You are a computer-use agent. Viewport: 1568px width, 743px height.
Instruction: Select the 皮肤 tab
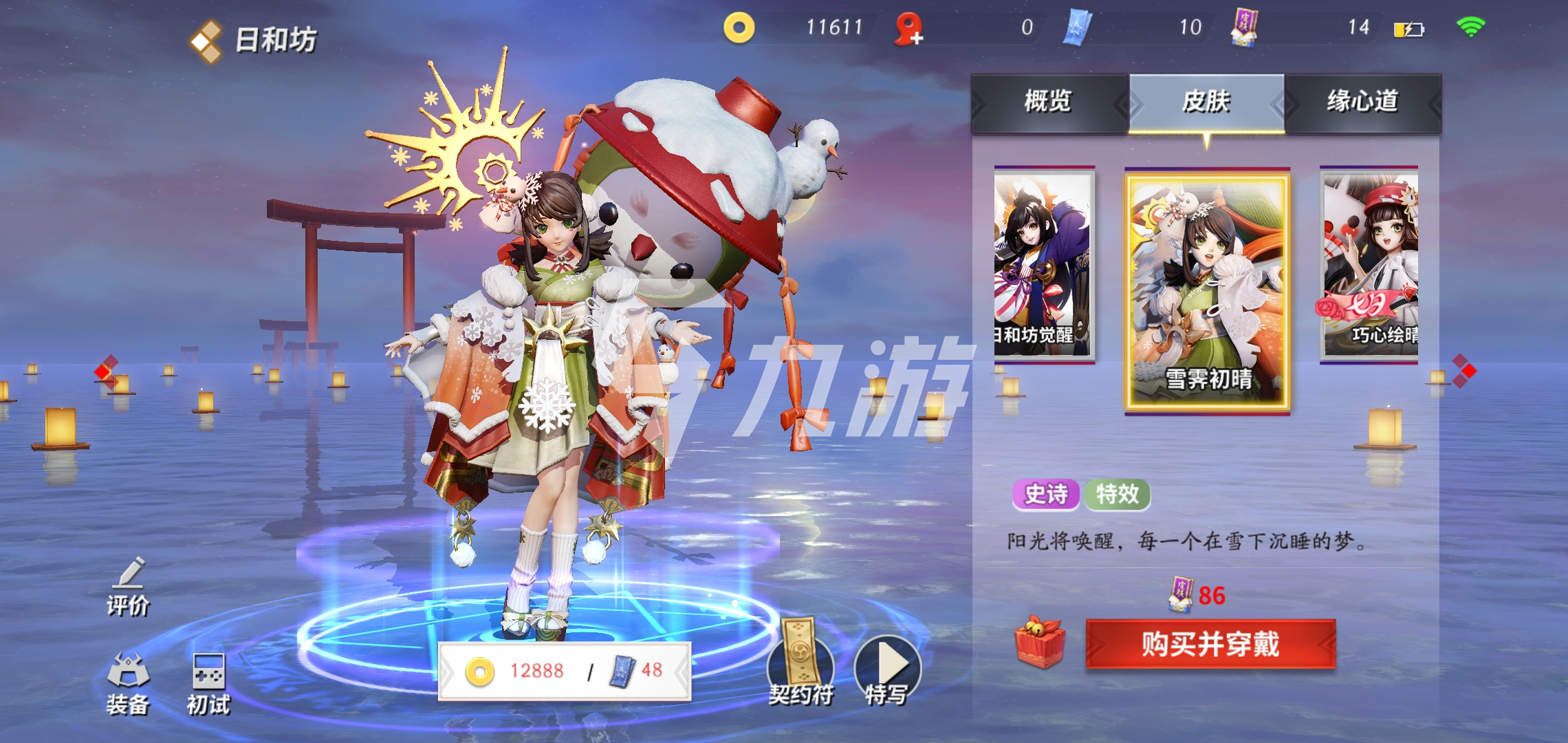click(1206, 103)
